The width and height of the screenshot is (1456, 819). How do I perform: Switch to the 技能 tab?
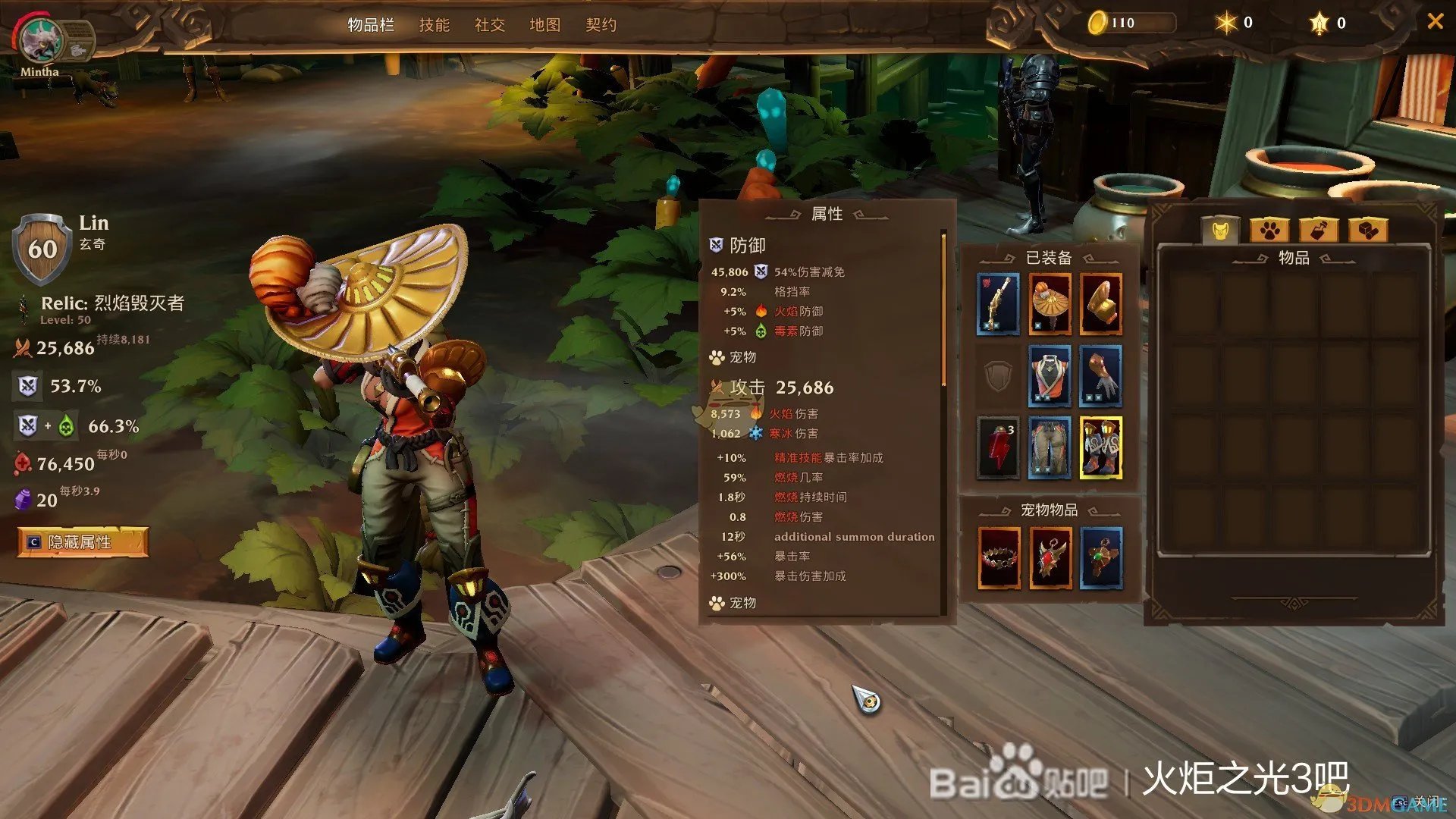click(x=435, y=25)
